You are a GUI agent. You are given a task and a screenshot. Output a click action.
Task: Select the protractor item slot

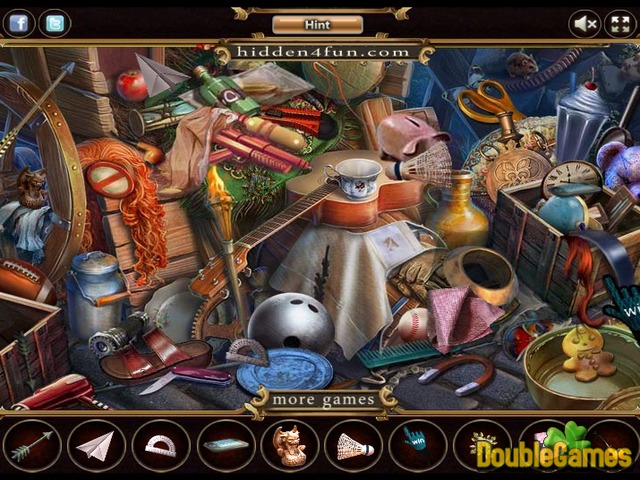tap(160, 444)
